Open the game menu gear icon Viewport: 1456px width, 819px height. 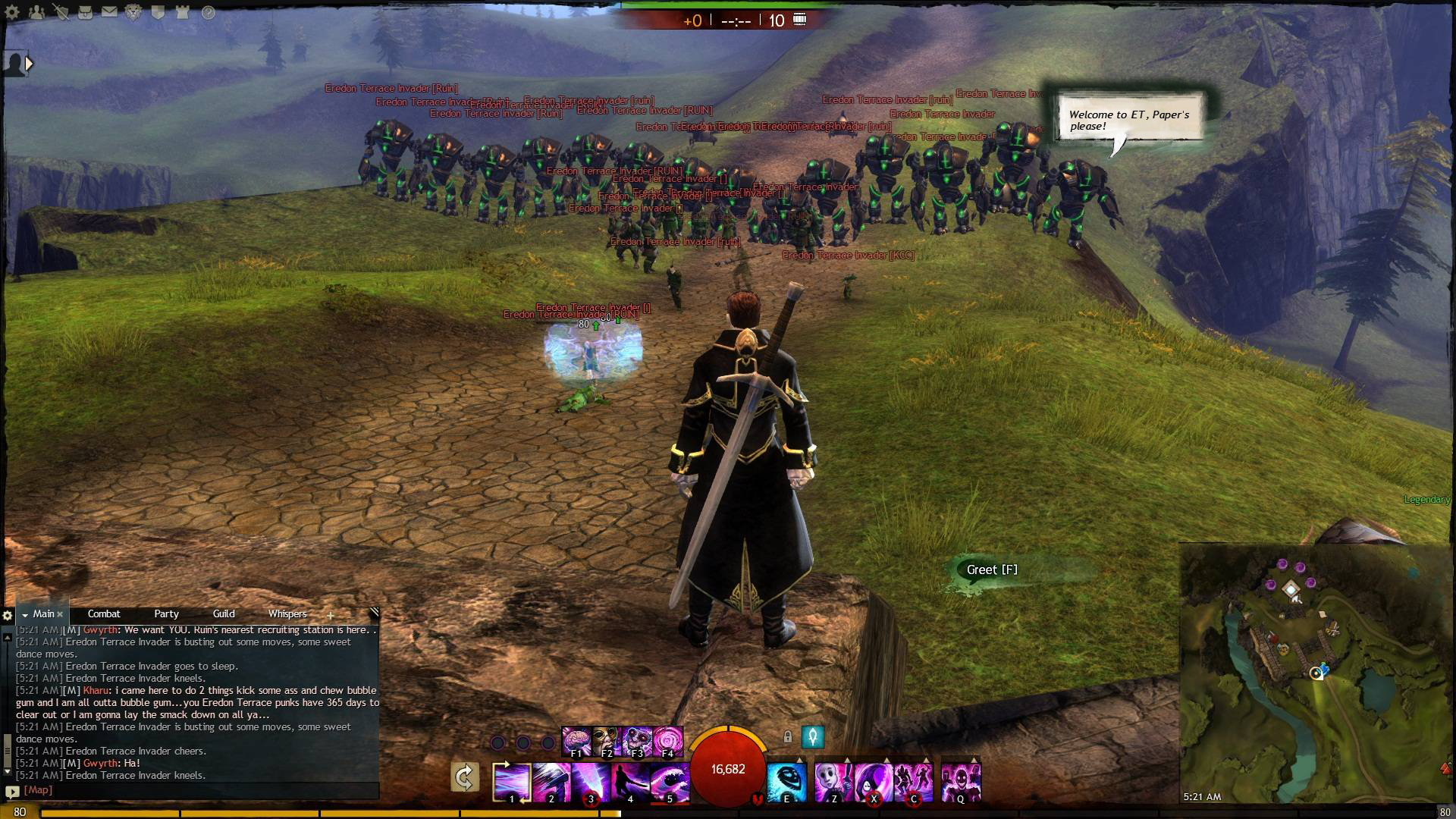pos(12,12)
